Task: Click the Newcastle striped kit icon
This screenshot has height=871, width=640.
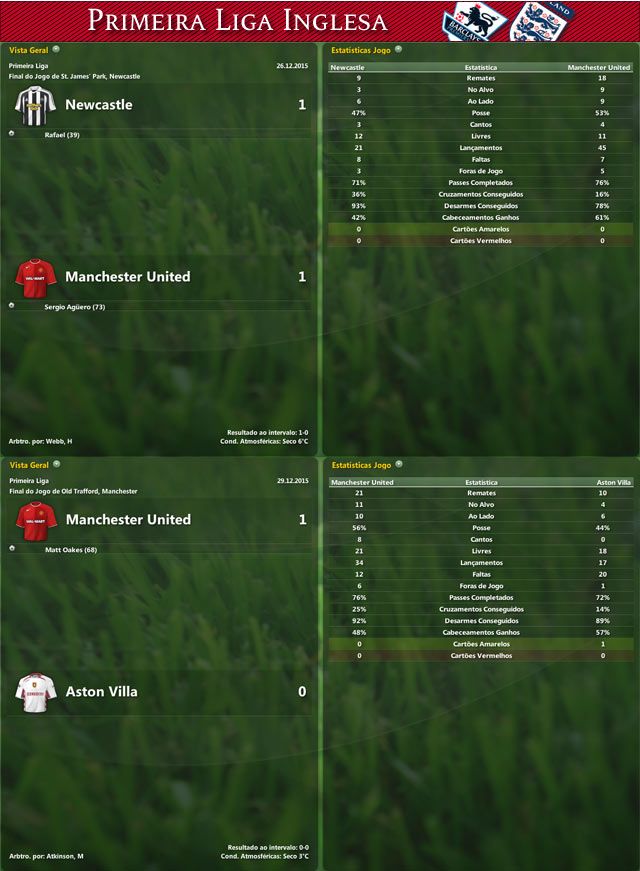Action: pyautogui.click(x=35, y=104)
